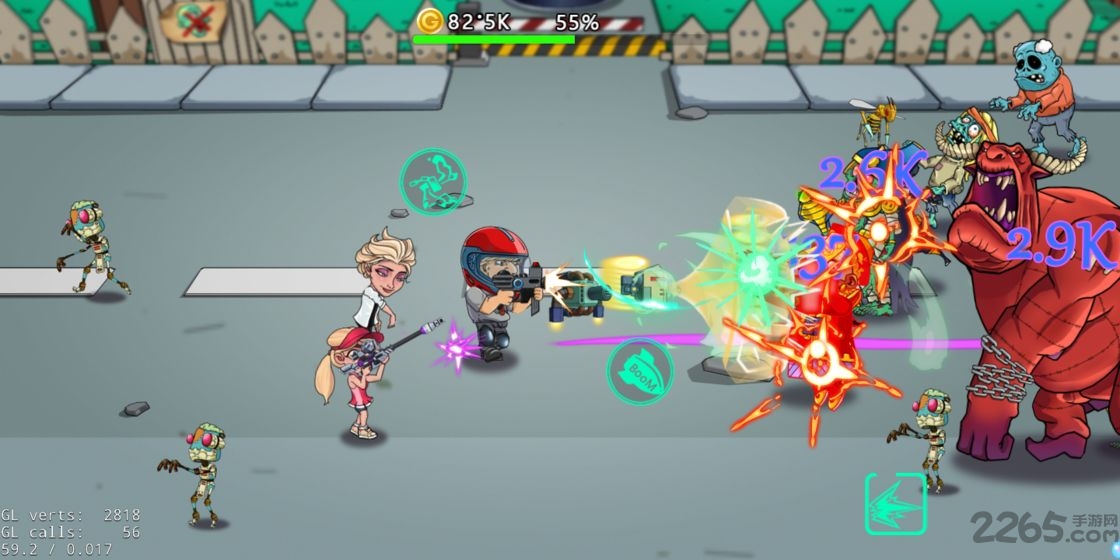This screenshot has width=1120, height=560.
Task: Activate the BooM rocket skill icon
Action: click(640, 372)
